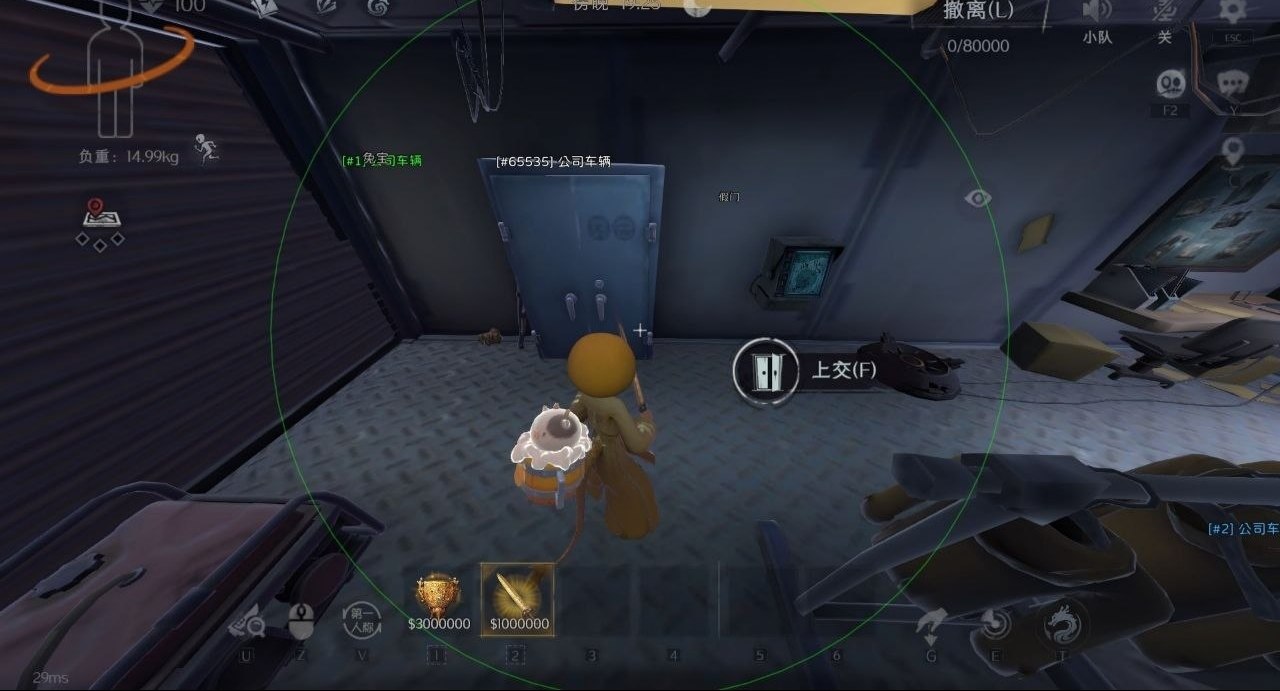Open settings via the gear icon

[x=1232, y=12]
